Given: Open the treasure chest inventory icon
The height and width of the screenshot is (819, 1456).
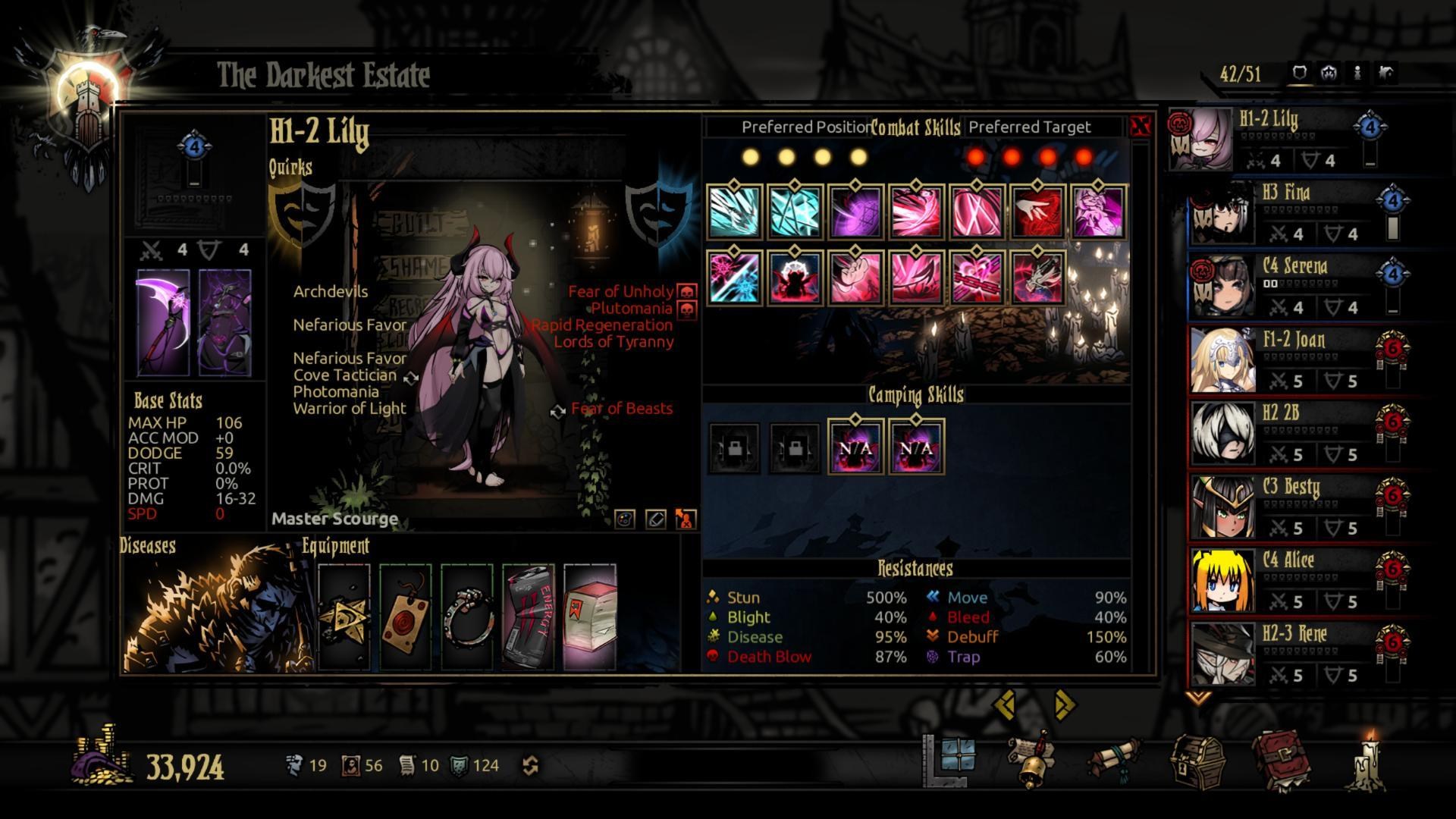Looking at the screenshot, I should point(1197,762).
